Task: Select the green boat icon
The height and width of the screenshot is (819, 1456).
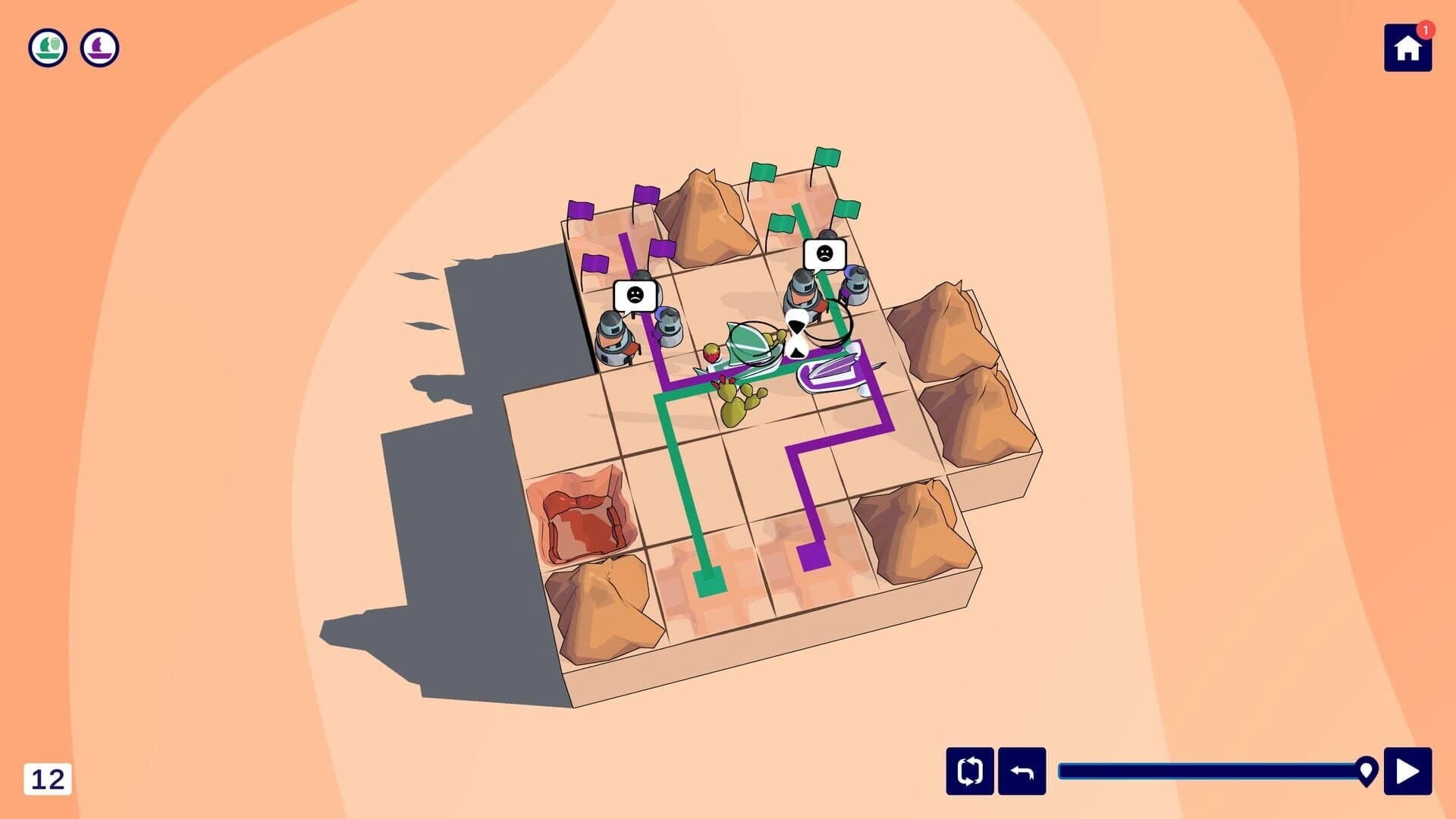Action: coord(47,48)
